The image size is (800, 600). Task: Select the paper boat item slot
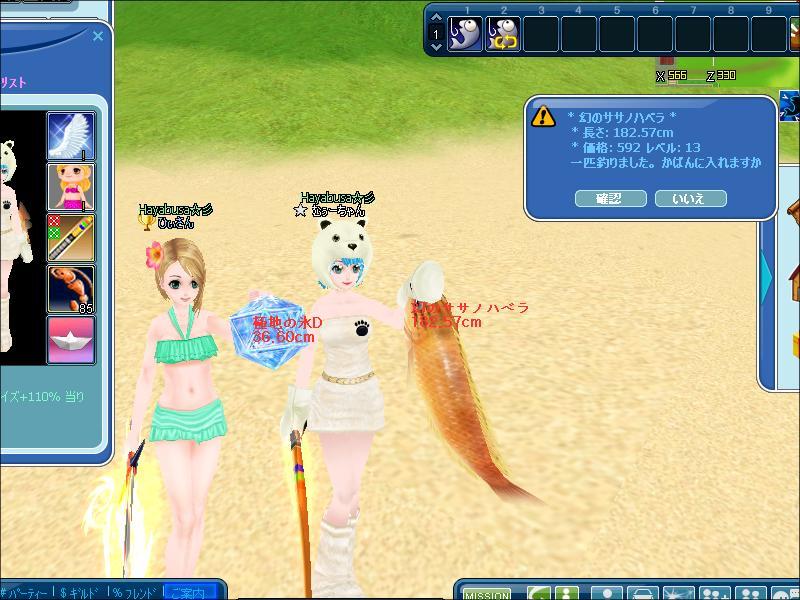coord(71,339)
